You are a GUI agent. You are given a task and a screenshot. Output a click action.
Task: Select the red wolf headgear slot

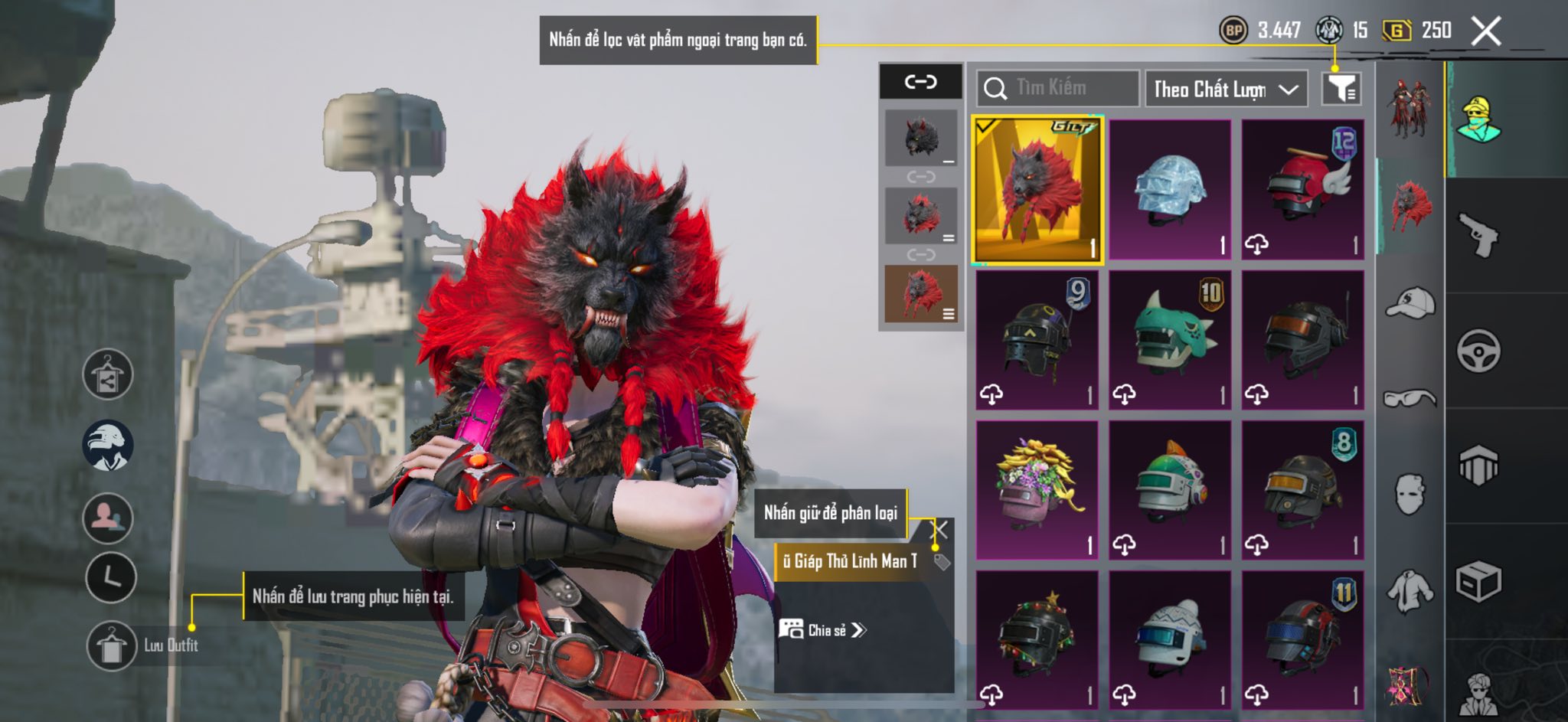click(x=1037, y=190)
